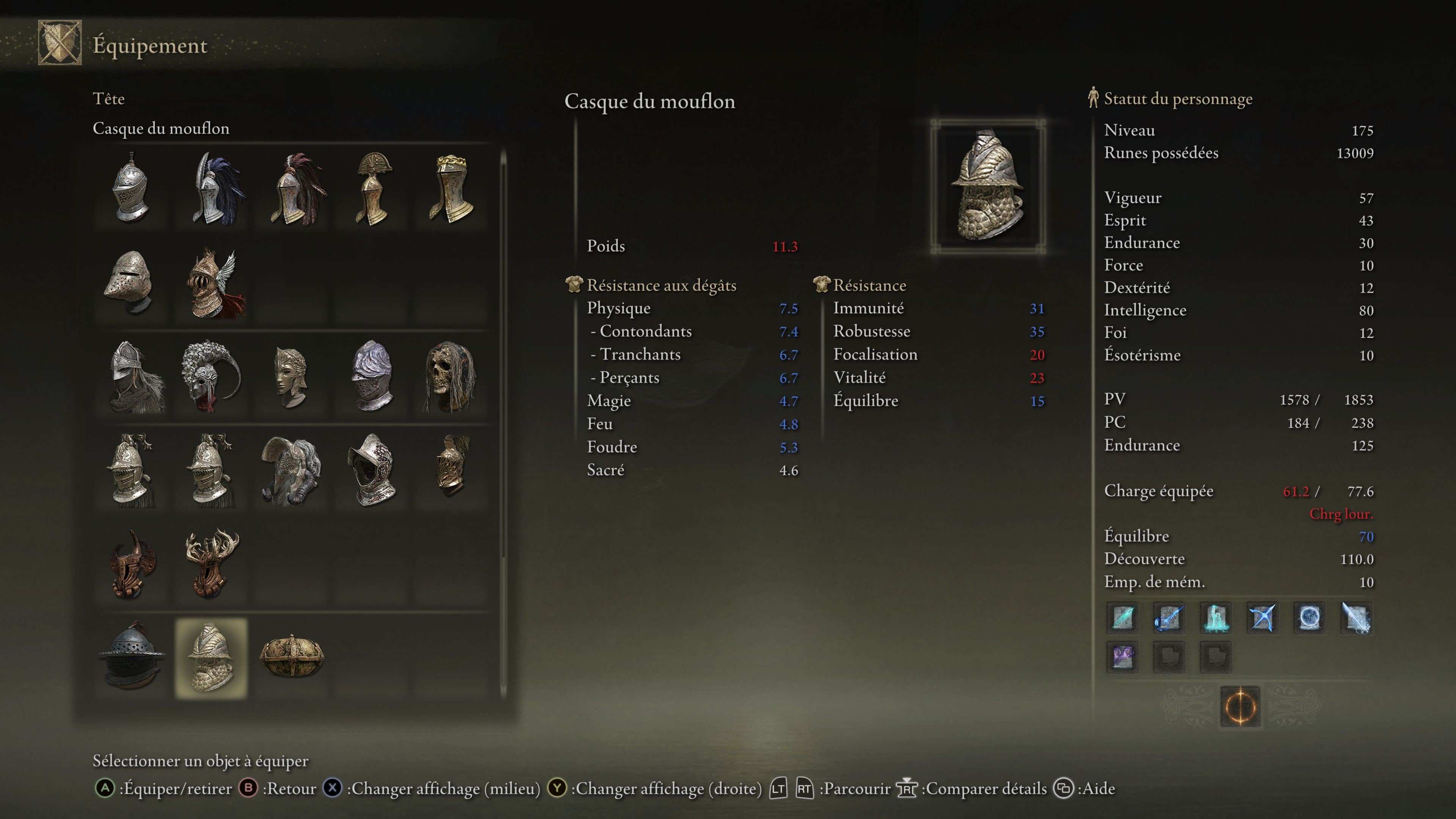Select the silver helm with lavender drape
This screenshot has width=1456, height=819.
click(x=371, y=375)
